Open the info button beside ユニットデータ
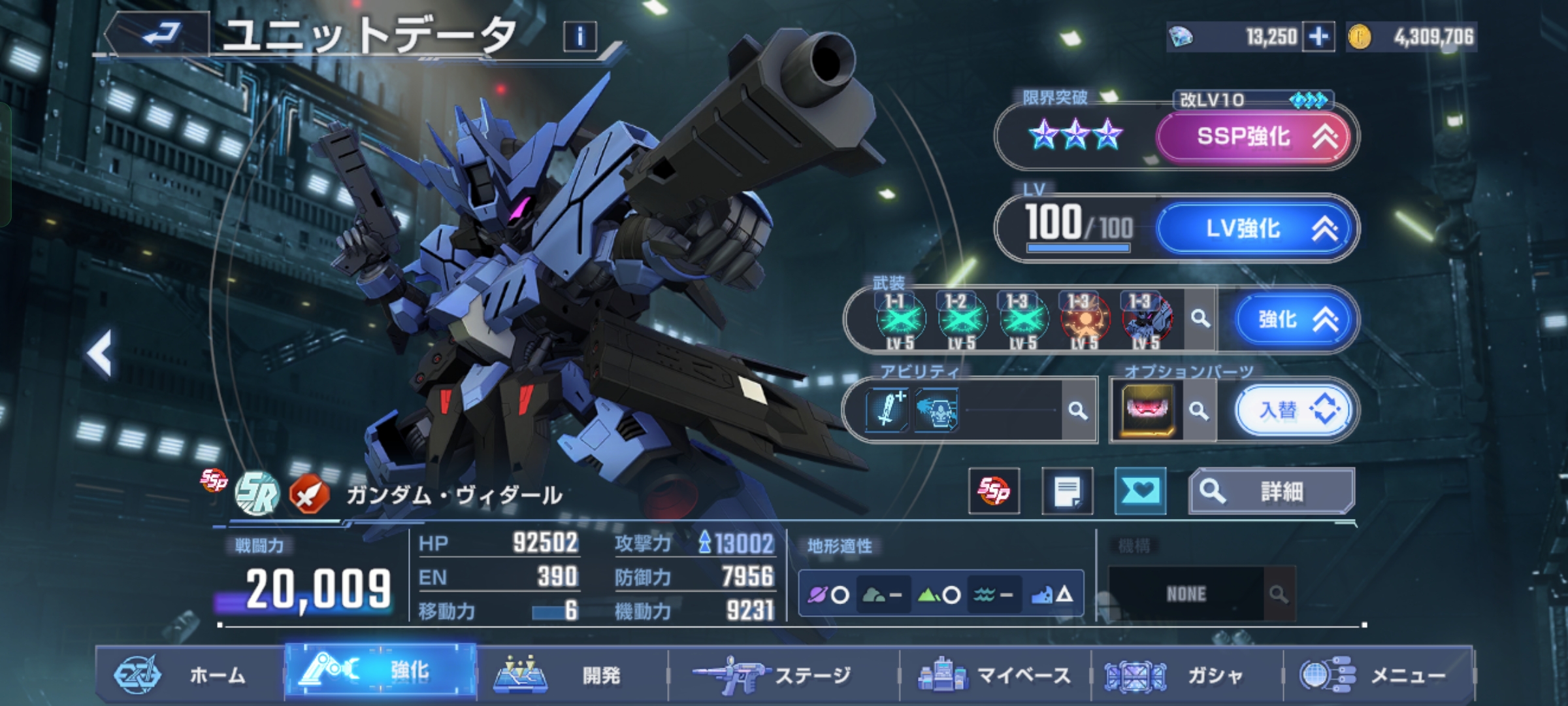1568x706 pixels. pyautogui.click(x=580, y=37)
